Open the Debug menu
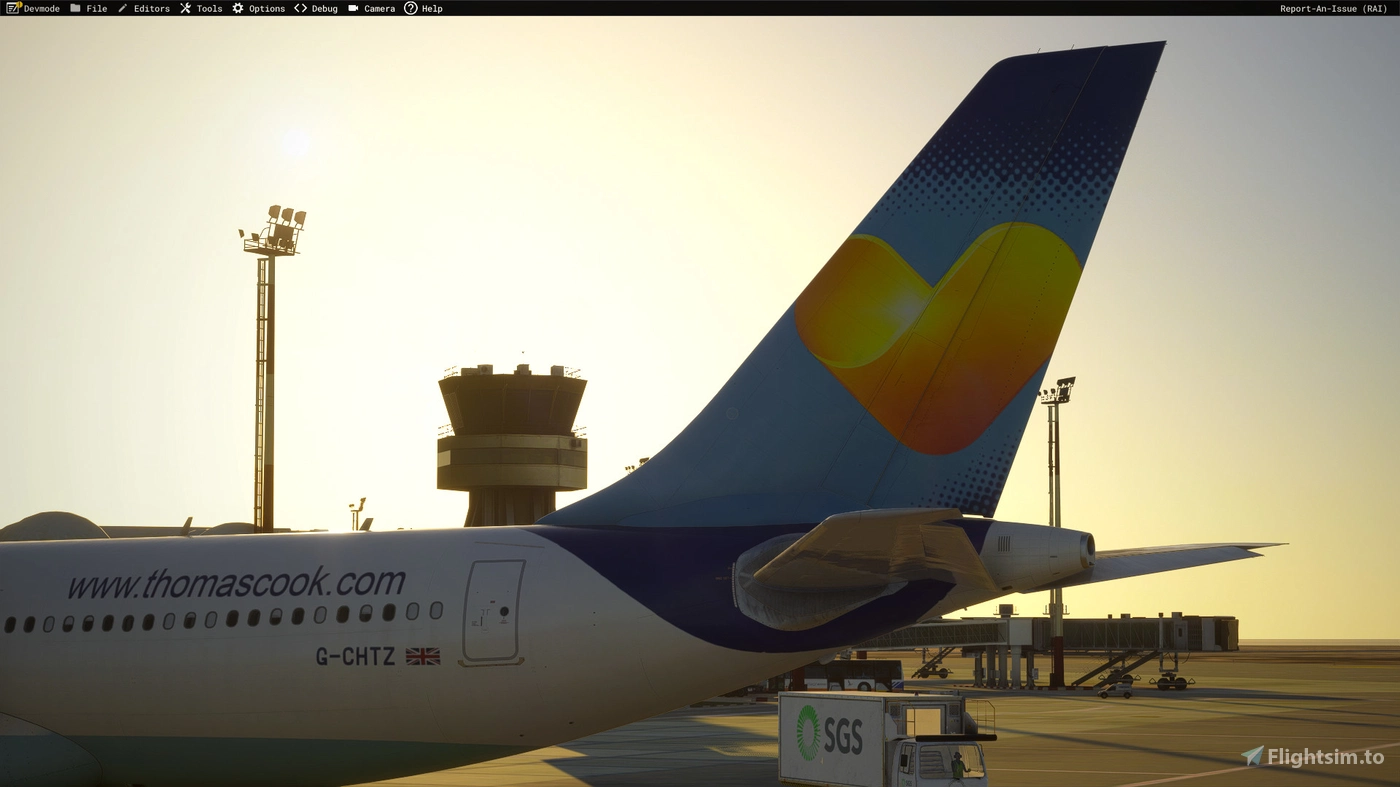Viewport: 1400px width, 787px height. point(323,8)
